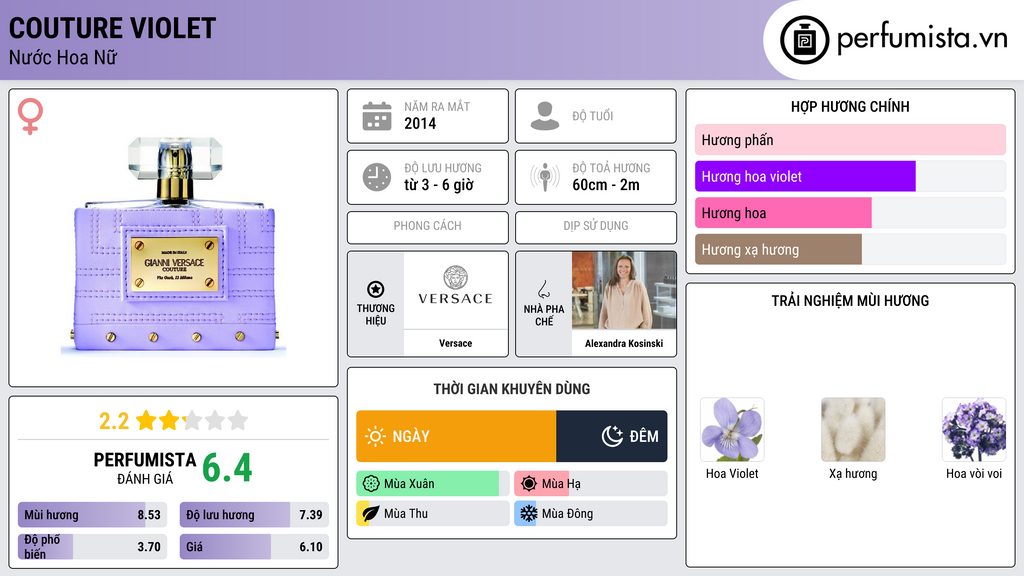The width and height of the screenshot is (1024, 576).
Task: Select the Versace brand tile
Action: click(428, 304)
